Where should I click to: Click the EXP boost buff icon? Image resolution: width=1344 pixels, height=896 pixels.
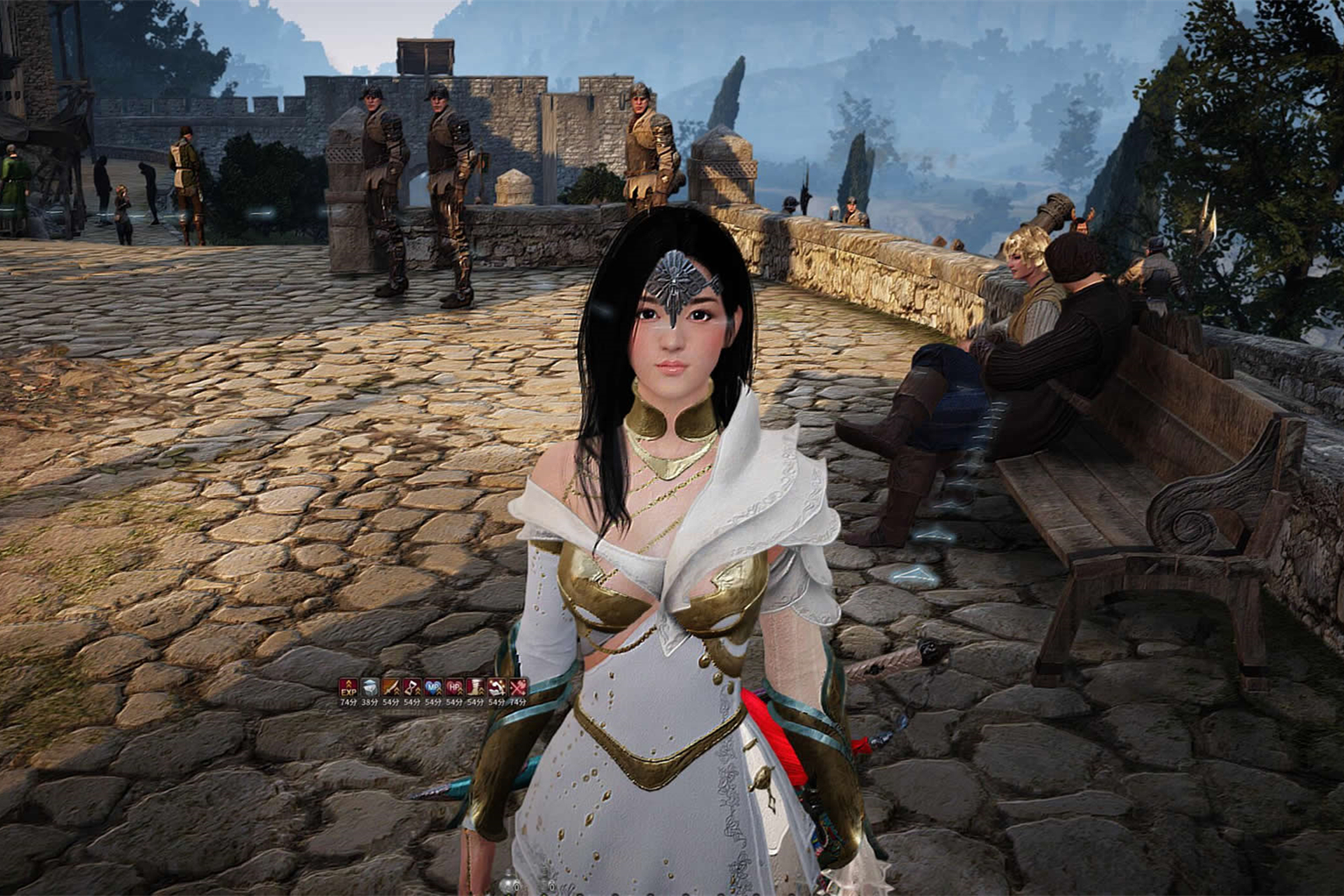[347, 687]
